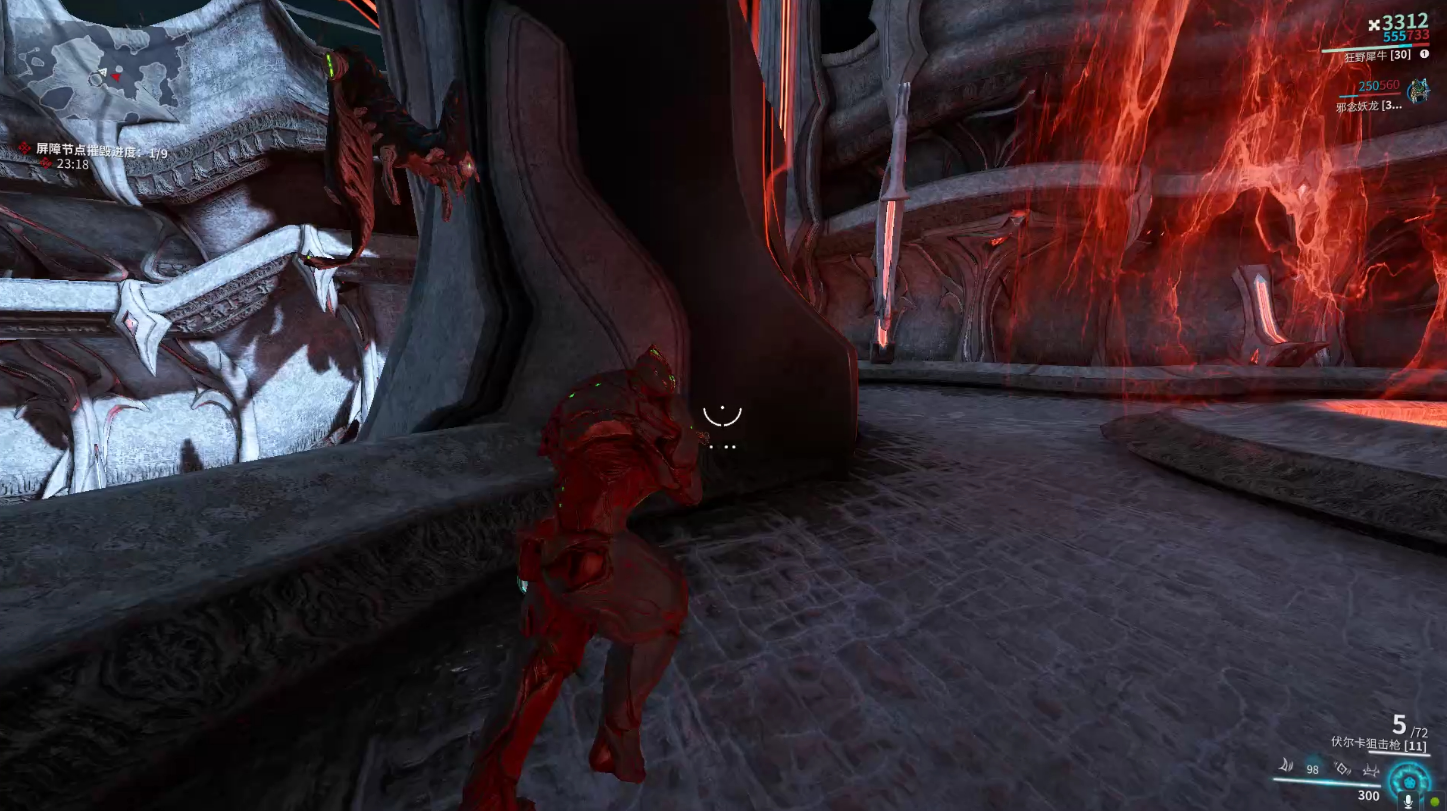Activate the horned crown ability icon

pyautogui.click(x=1370, y=769)
